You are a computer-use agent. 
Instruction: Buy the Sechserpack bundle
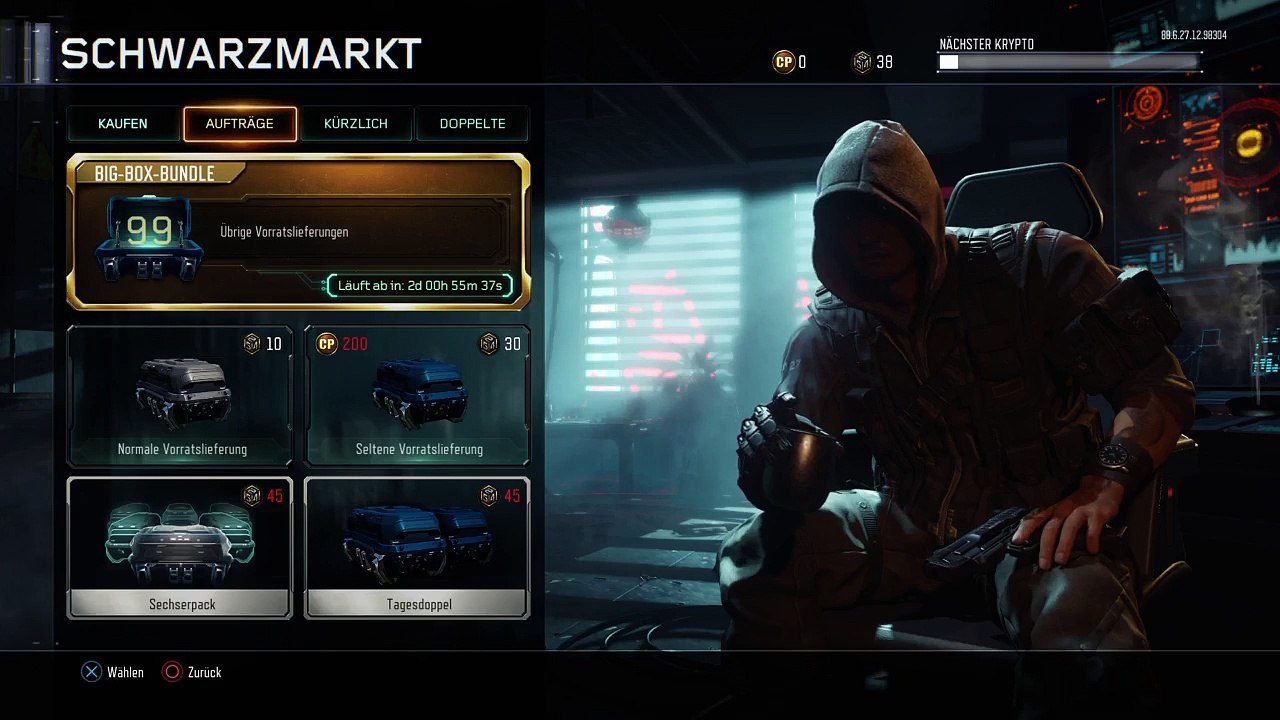point(180,548)
